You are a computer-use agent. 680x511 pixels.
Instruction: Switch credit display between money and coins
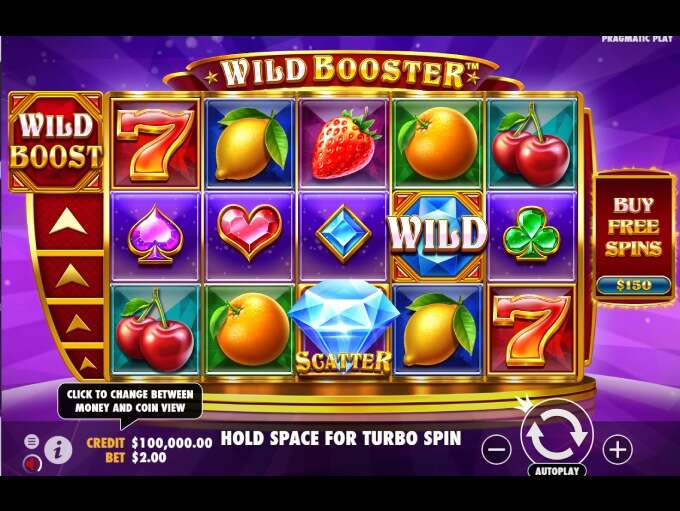[x=163, y=442]
